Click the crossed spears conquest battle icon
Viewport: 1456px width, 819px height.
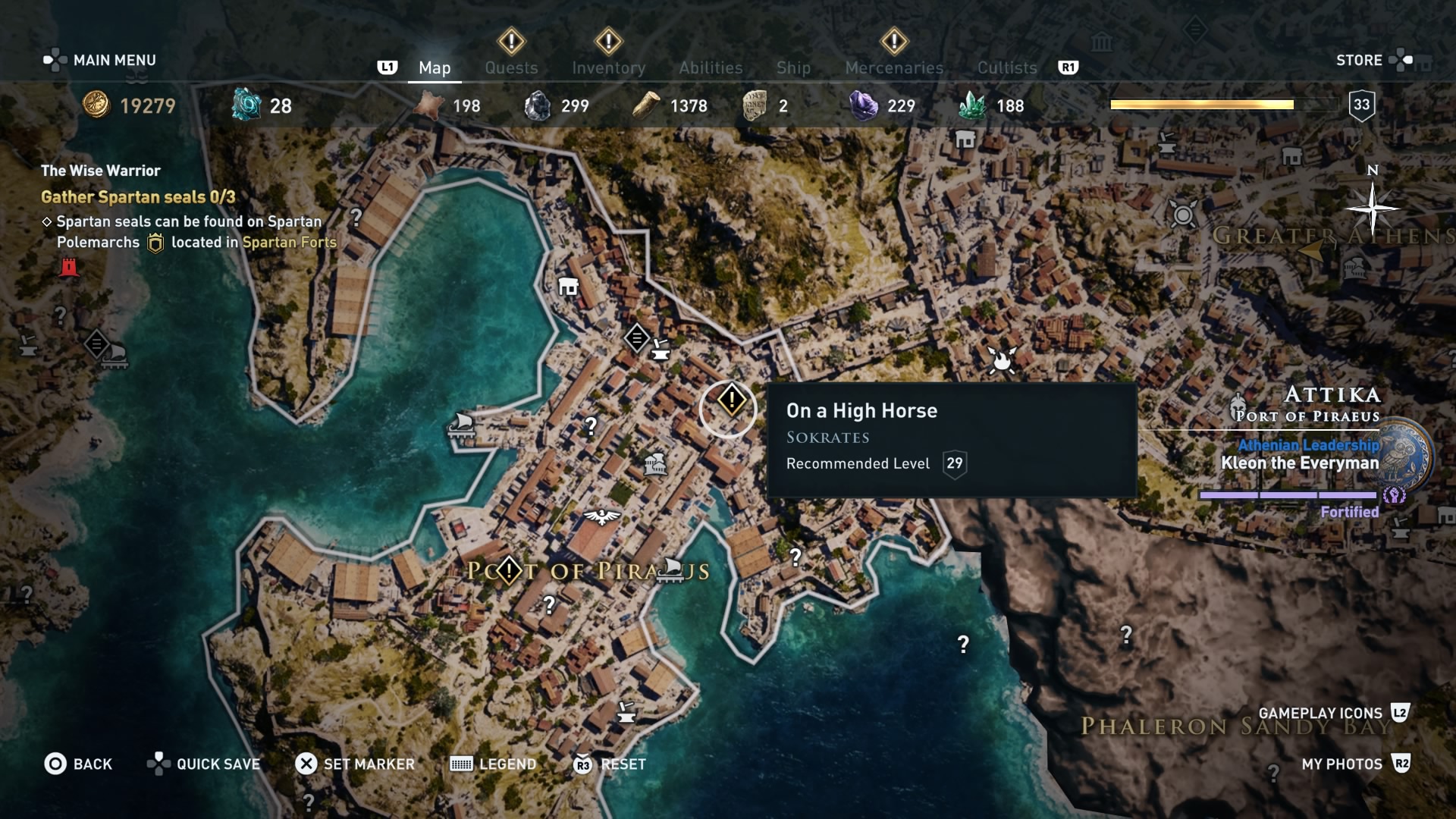(x=1003, y=361)
